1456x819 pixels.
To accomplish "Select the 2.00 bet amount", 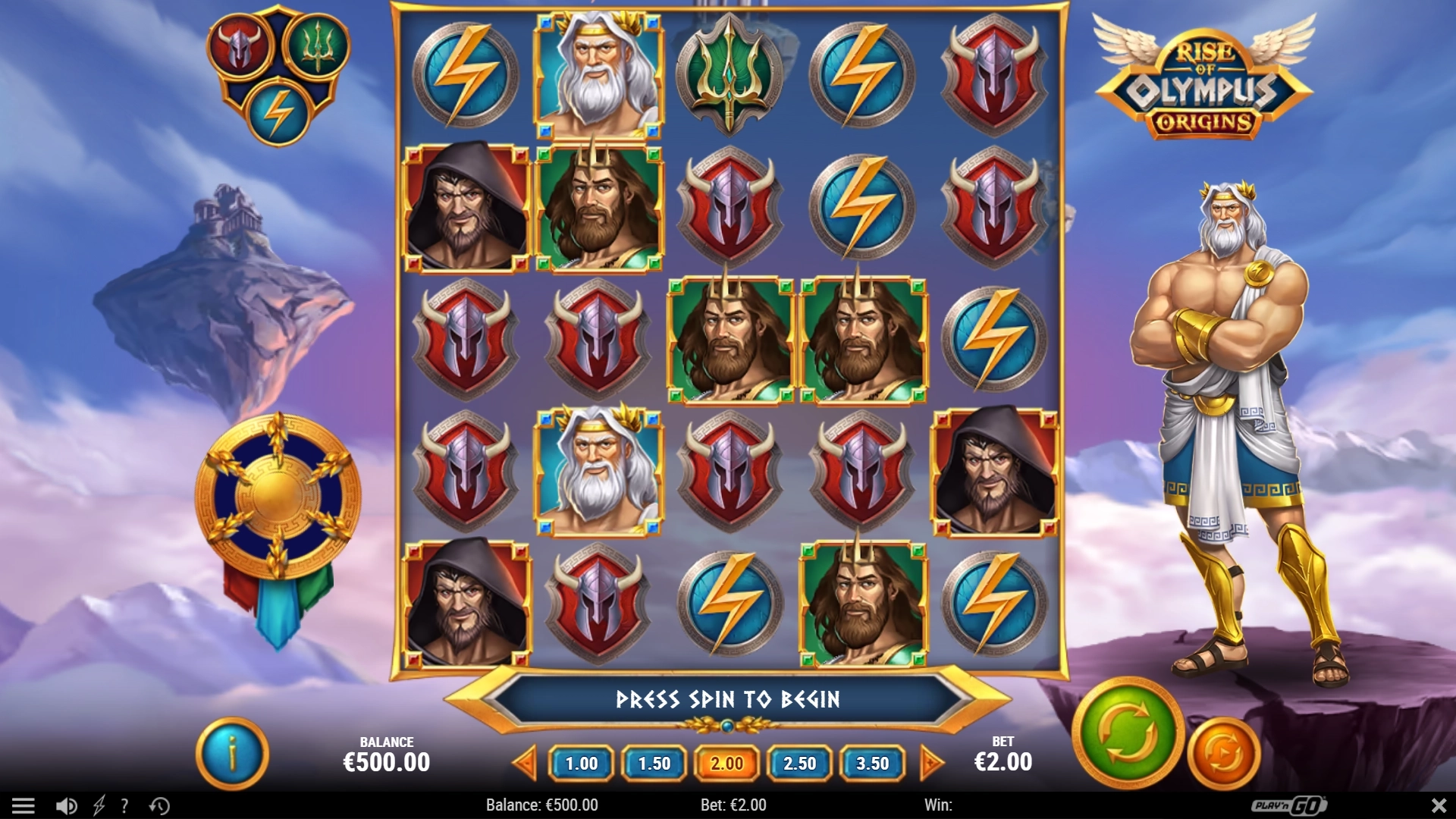I will pyautogui.click(x=726, y=764).
